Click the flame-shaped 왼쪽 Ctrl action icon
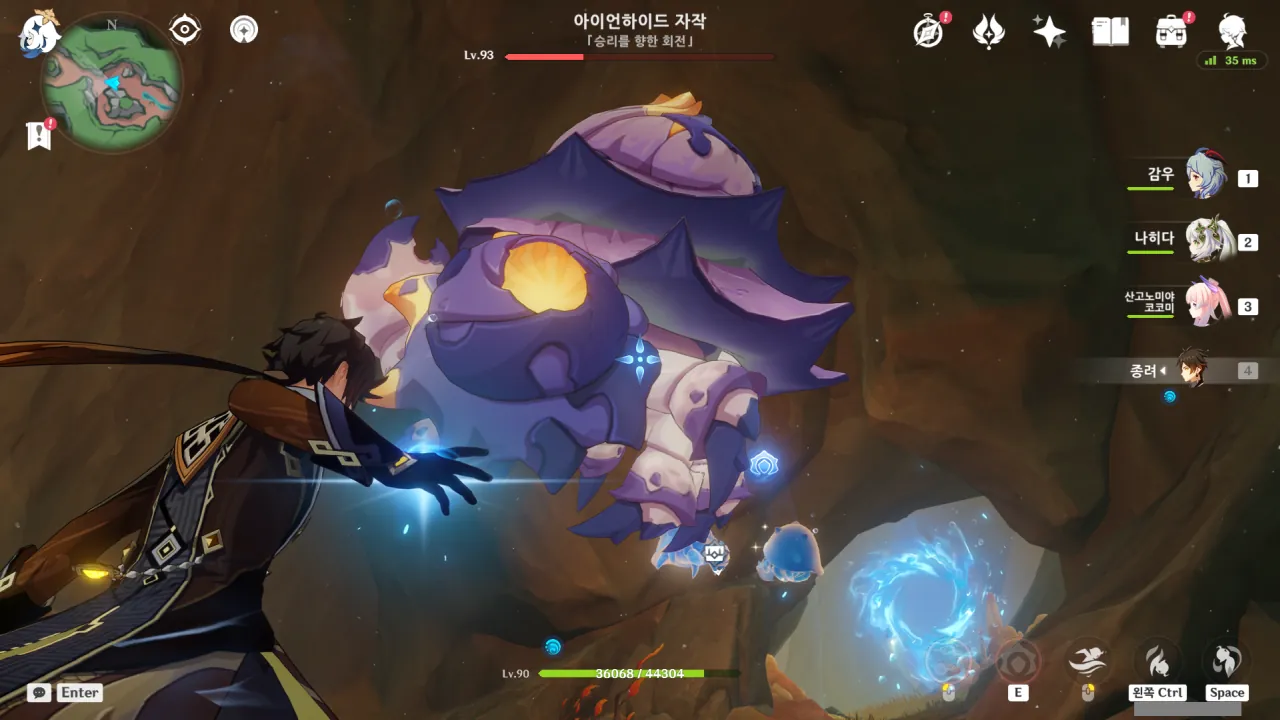Image resolution: width=1280 pixels, height=720 pixels. 1157,660
